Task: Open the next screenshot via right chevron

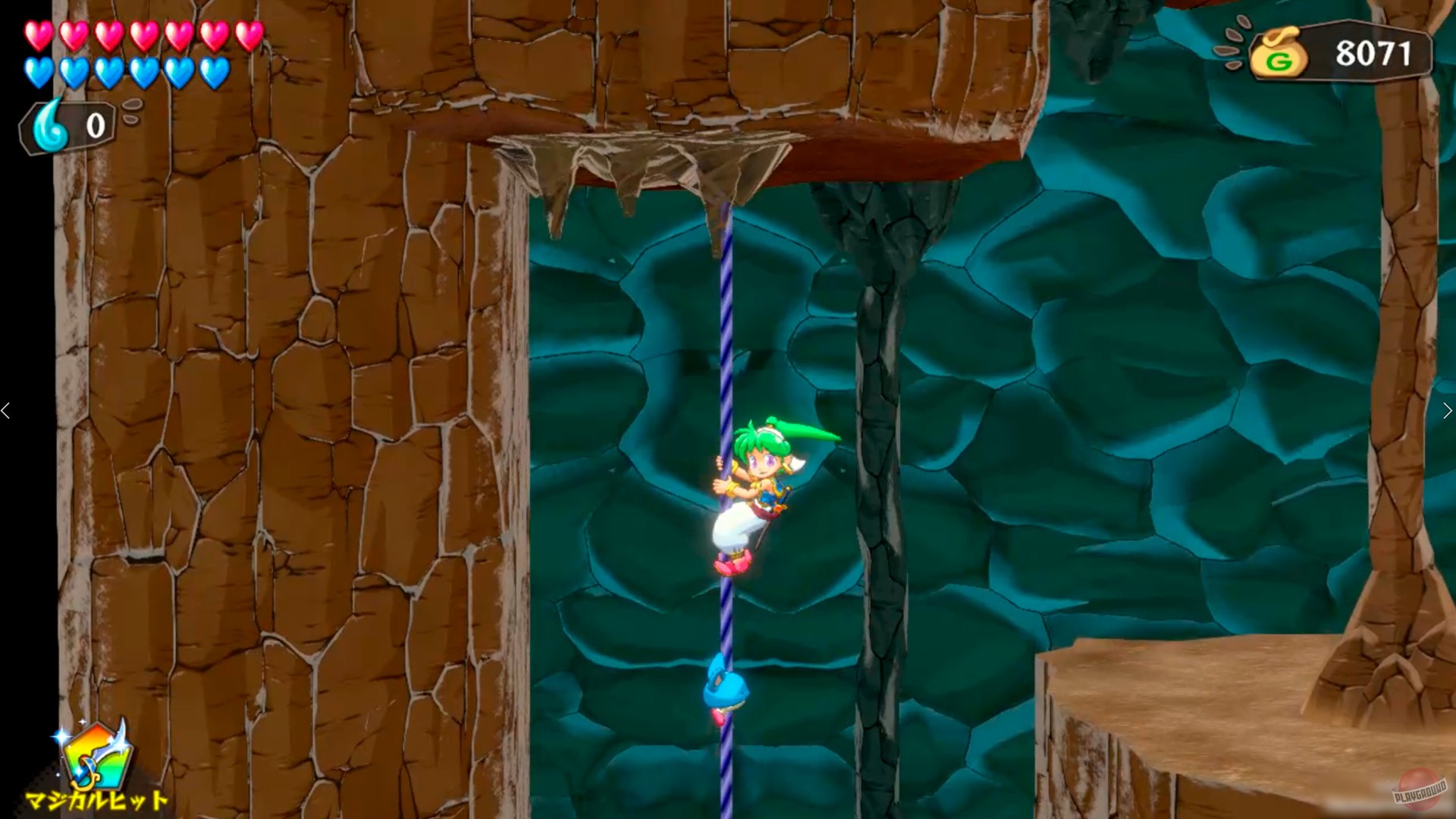Action: click(x=1449, y=409)
